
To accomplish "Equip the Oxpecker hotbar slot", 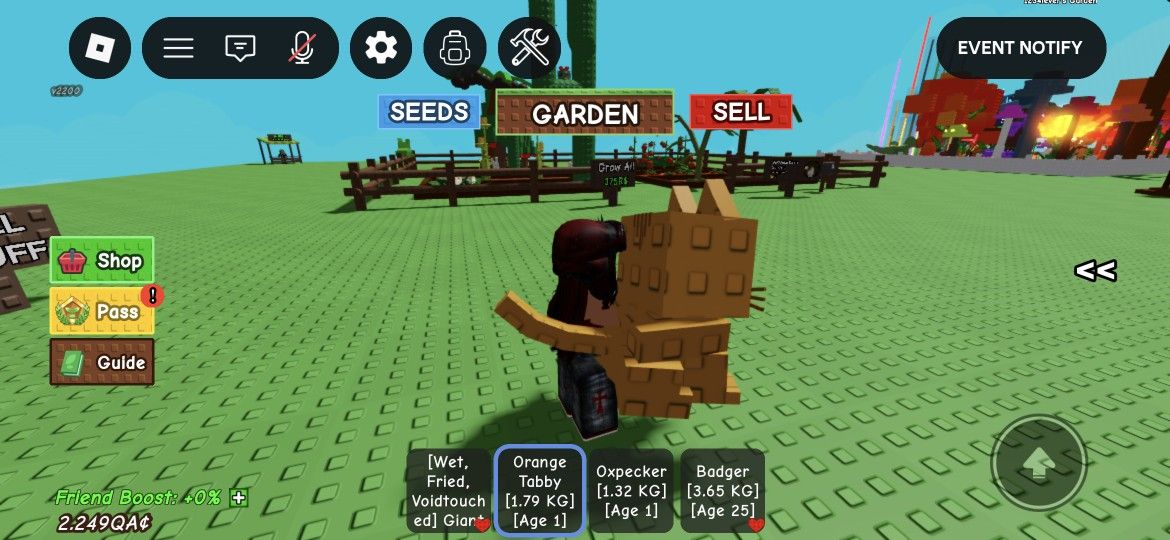I will point(631,491).
